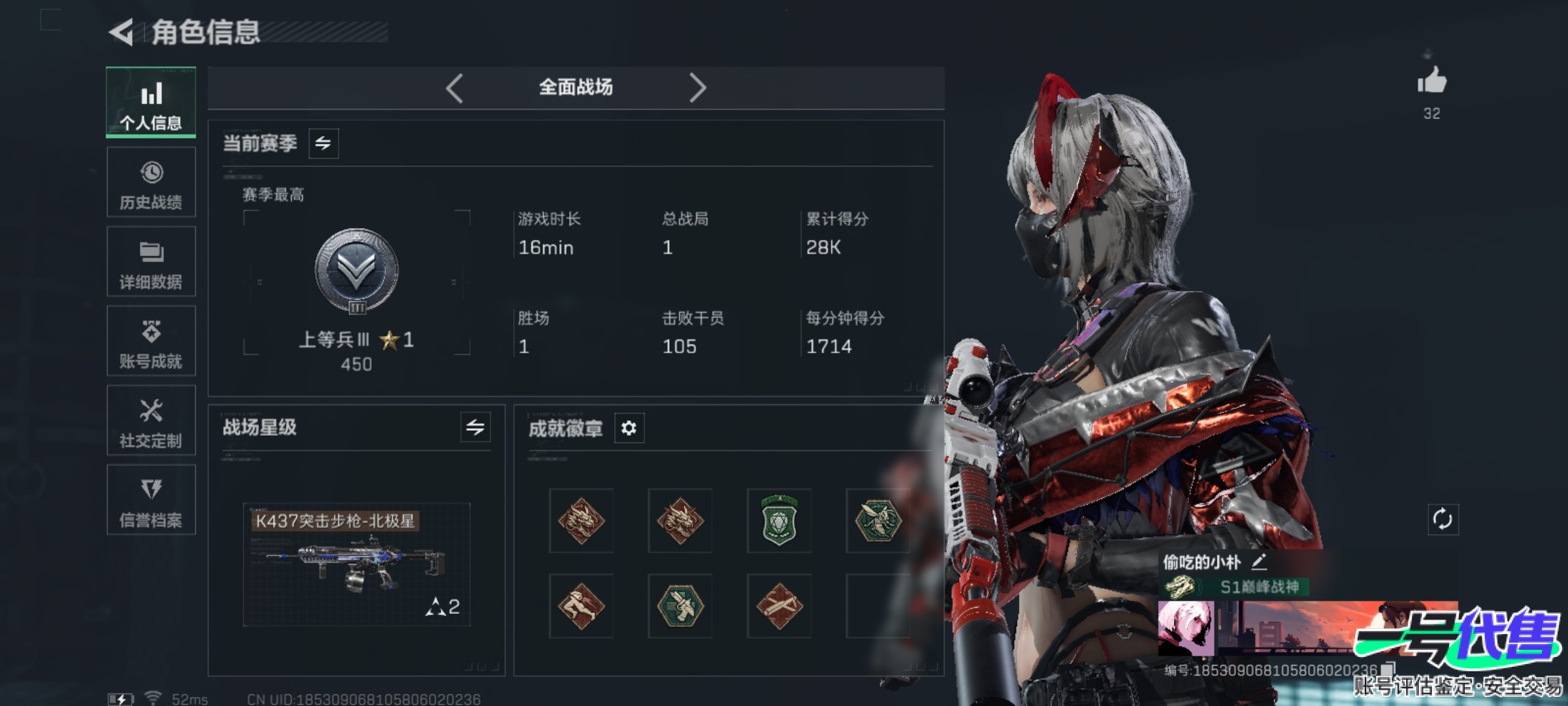Rotate the character model with refresh icon
The width and height of the screenshot is (1568, 706).
pyautogui.click(x=1443, y=520)
